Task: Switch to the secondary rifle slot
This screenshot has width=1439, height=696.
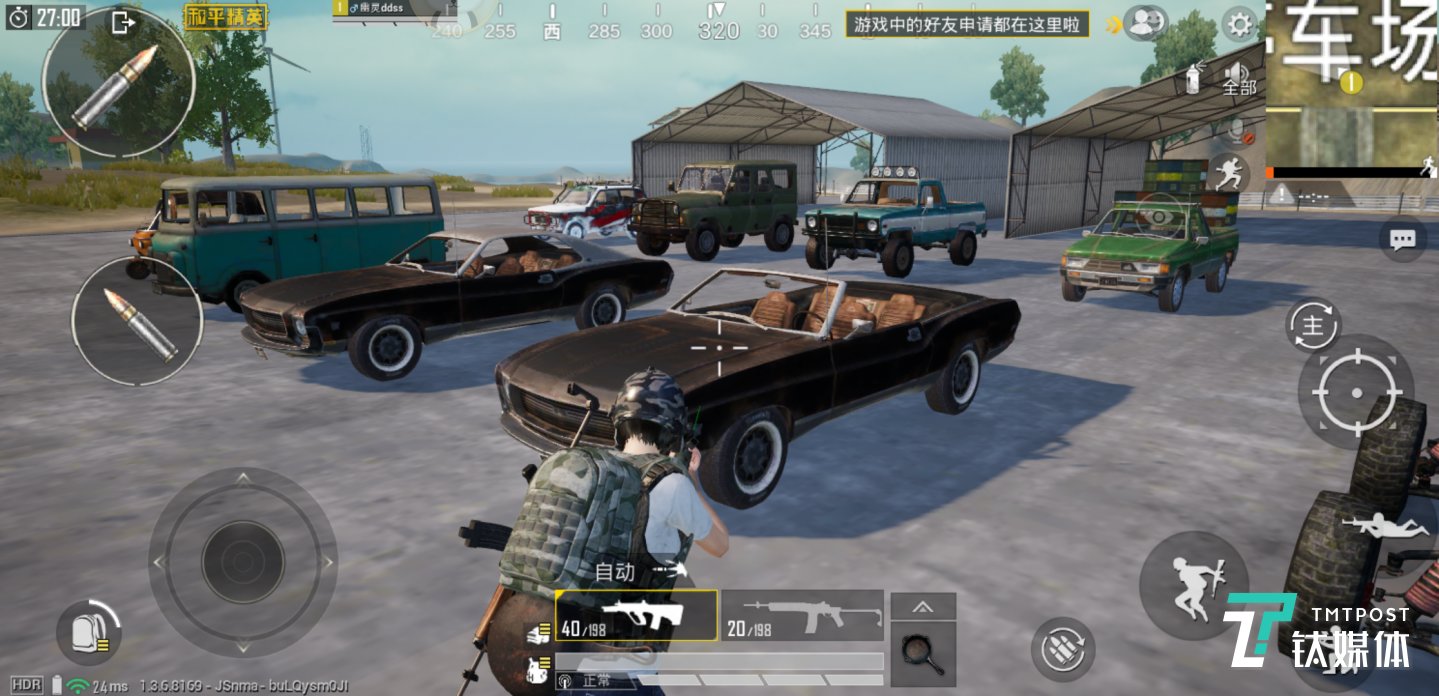Action: [x=802, y=615]
